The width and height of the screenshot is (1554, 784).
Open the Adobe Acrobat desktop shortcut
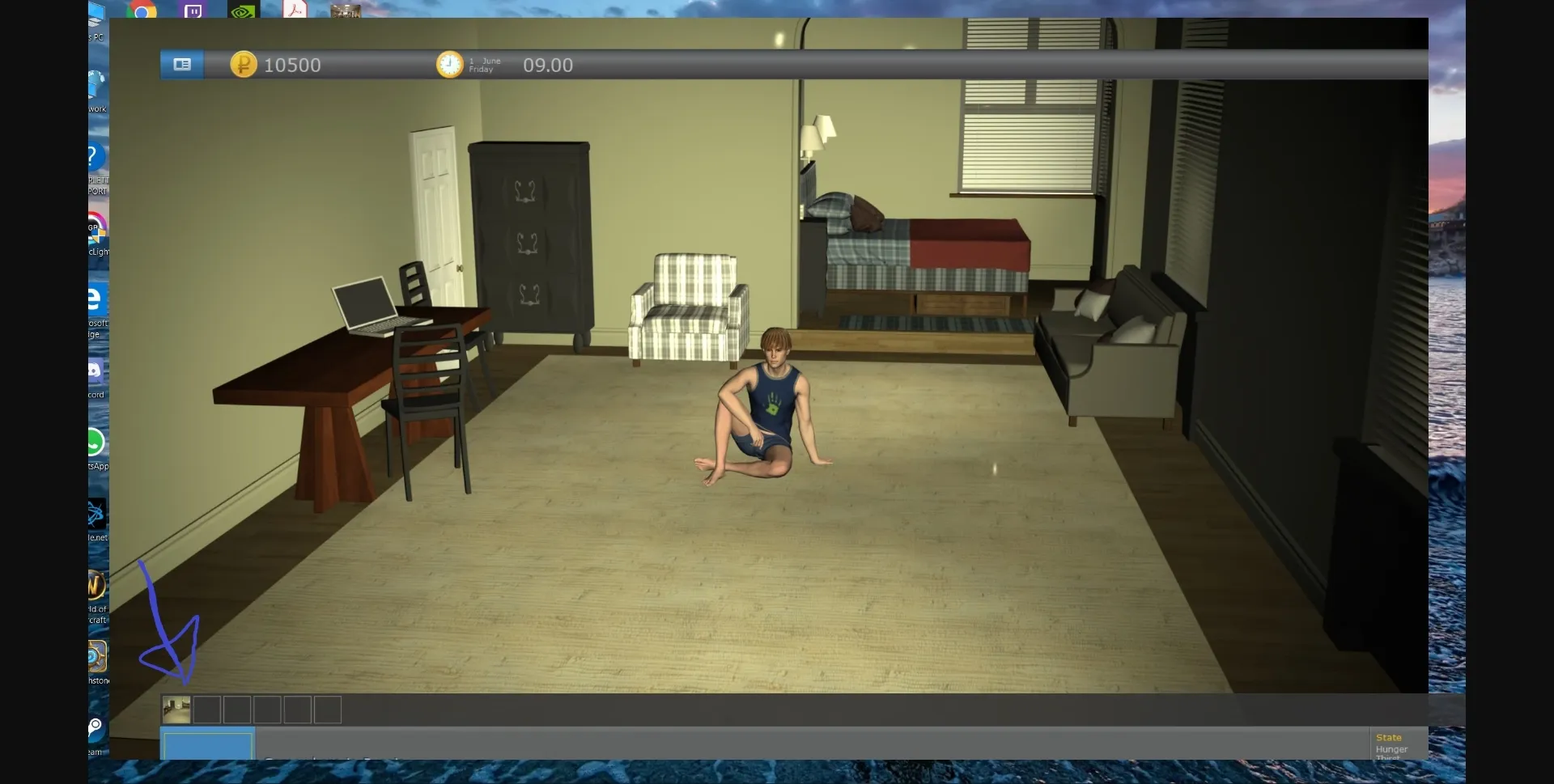pyautogui.click(x=296, y=10)
